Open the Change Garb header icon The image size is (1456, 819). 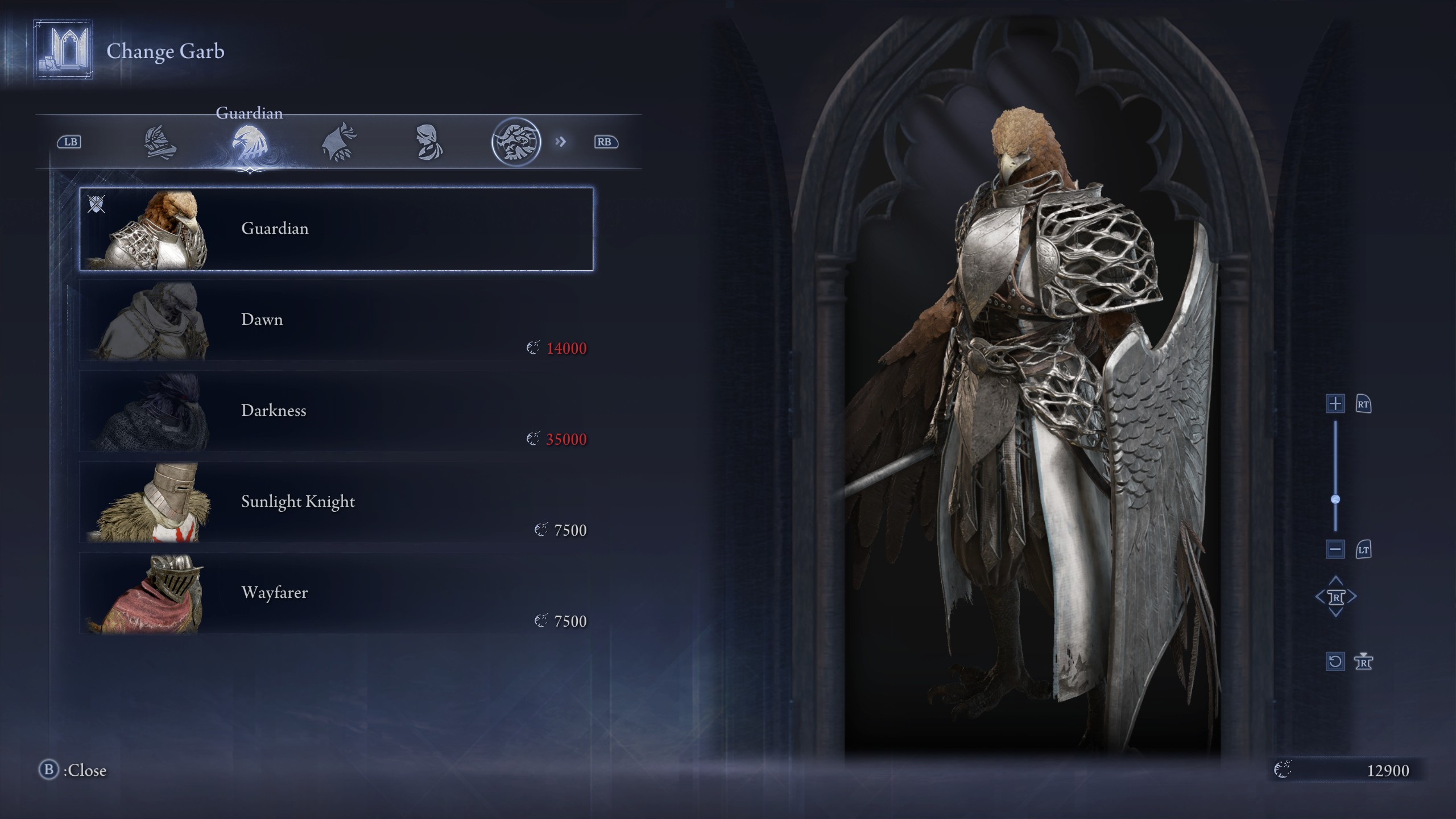point(63,50)
